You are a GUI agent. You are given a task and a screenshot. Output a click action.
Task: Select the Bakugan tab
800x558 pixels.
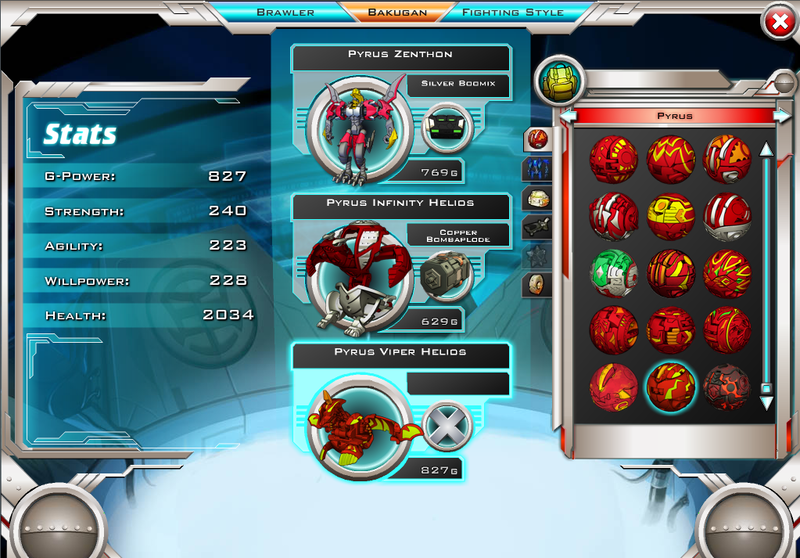pos(399,12)
